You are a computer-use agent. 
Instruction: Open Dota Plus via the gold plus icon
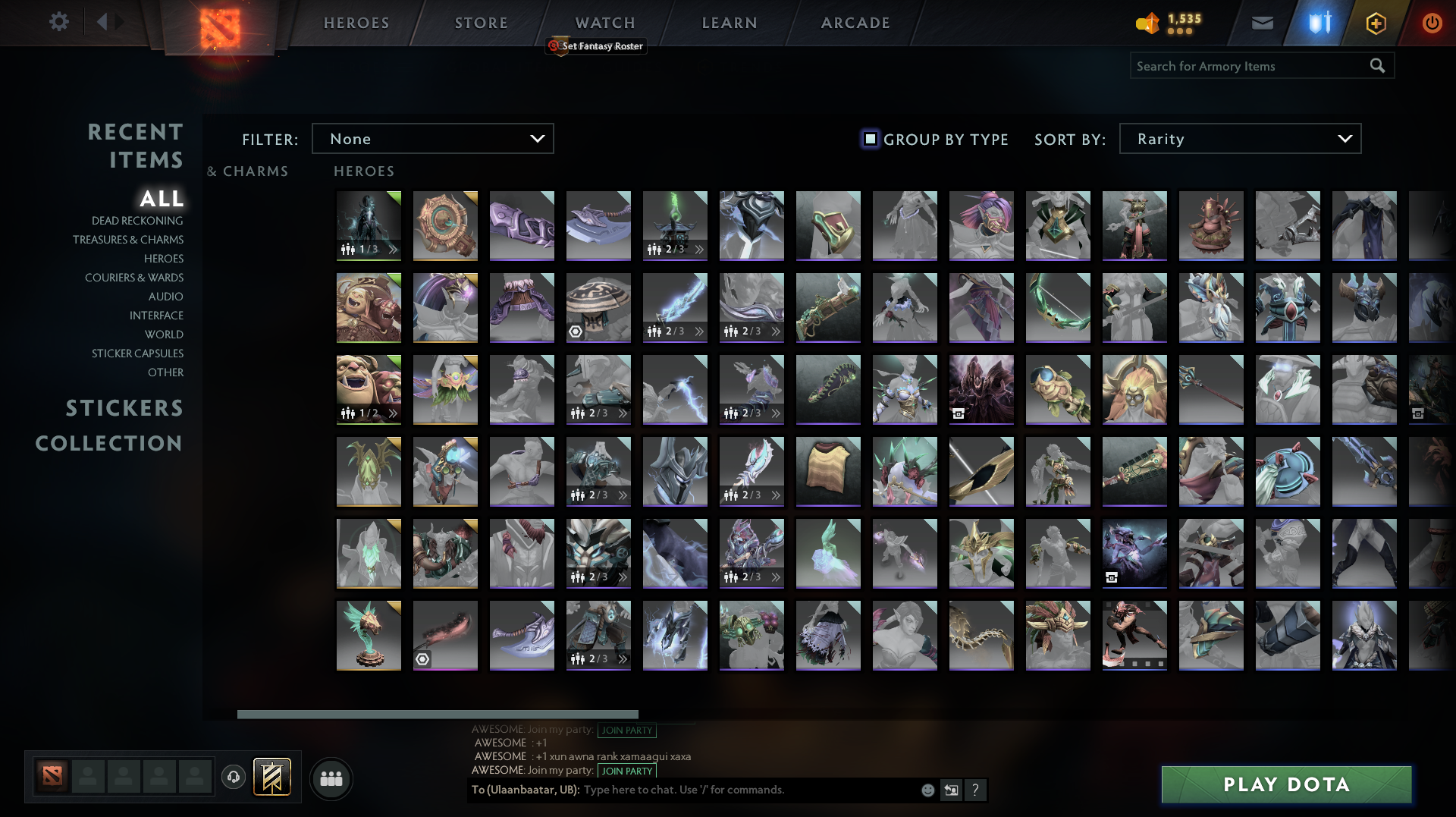(x=1376, y=22)
